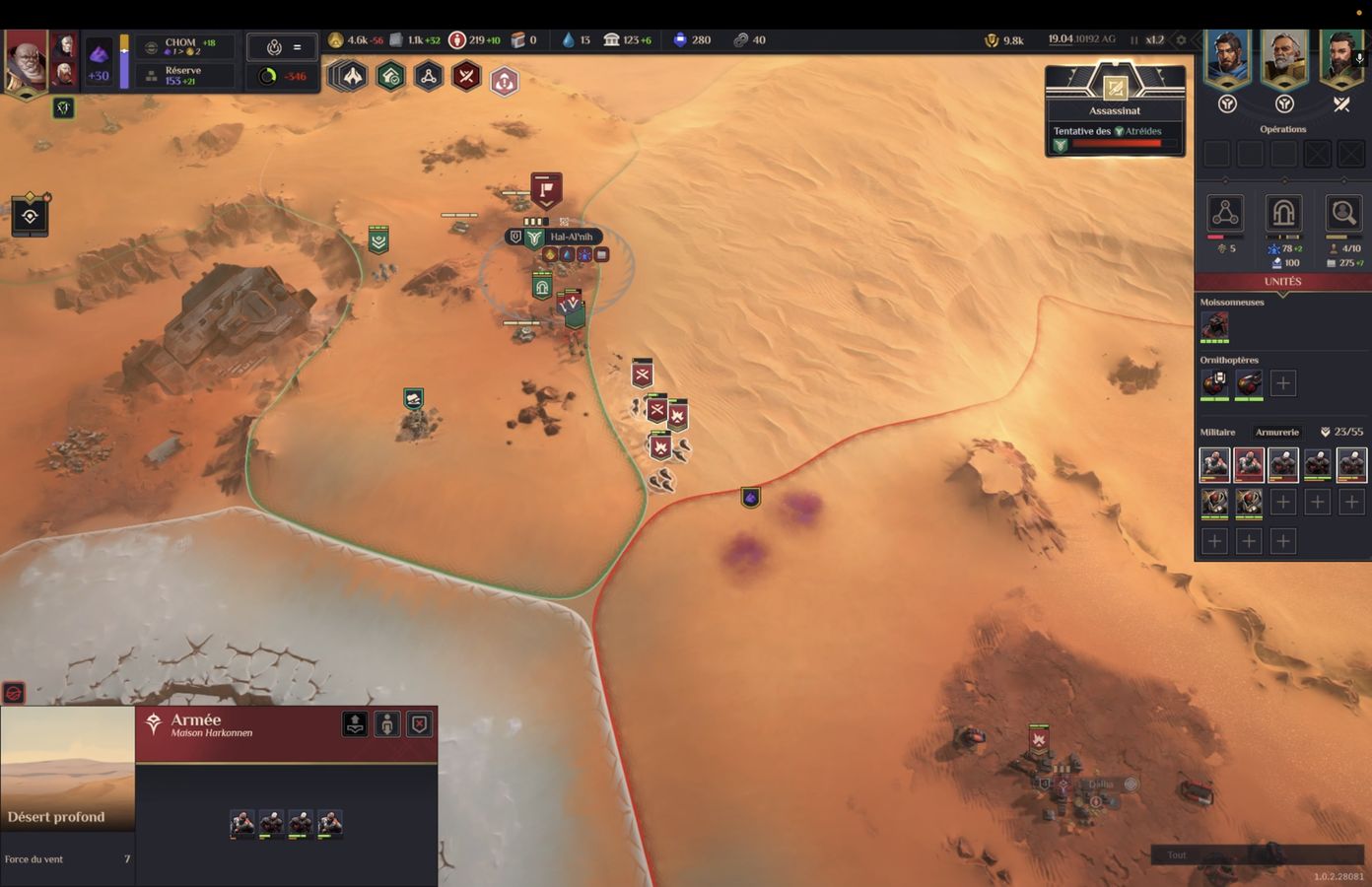Open the arch-shaped Landsraad panel button
This screenshot has height=887, width=1372.
(1283, 213)
